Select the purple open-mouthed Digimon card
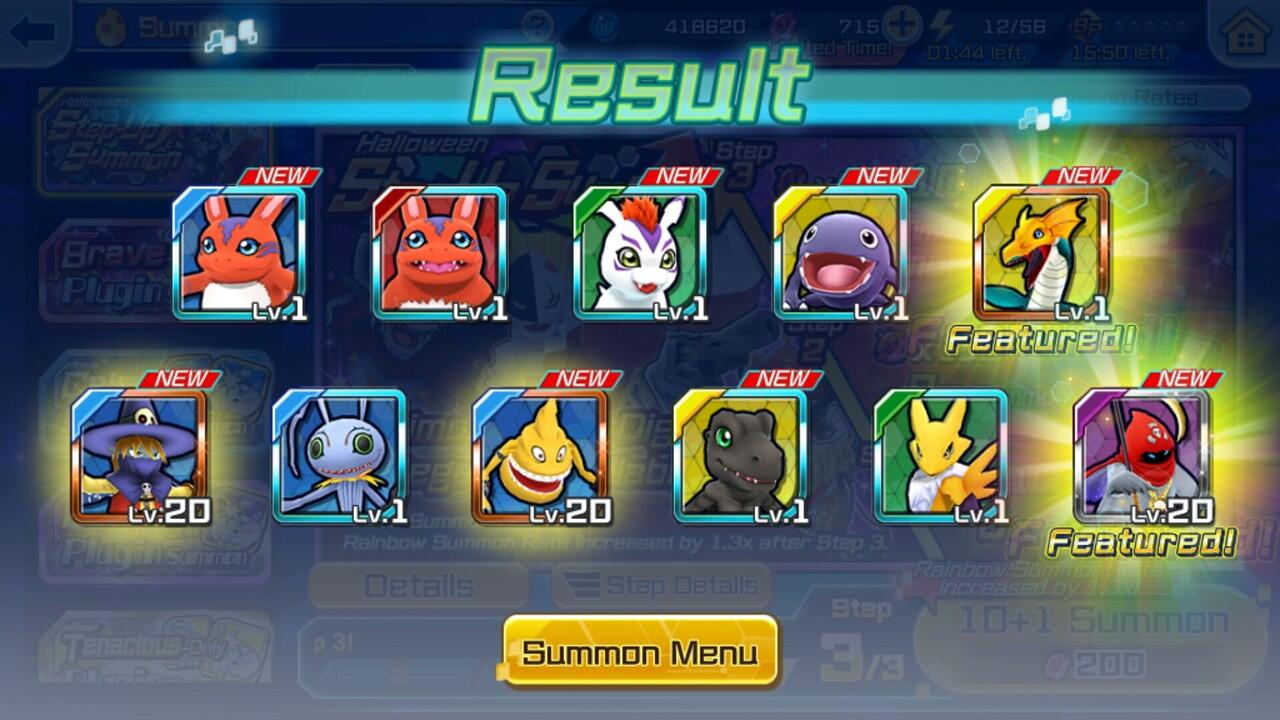1280x720 pixels. [x=840, y=253]
